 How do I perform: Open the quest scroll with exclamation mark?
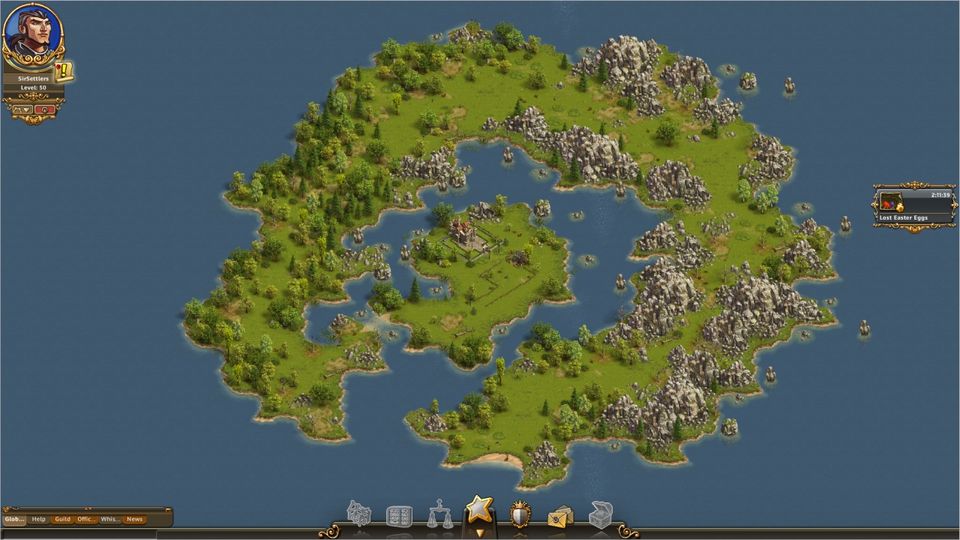tap(64, 72)
